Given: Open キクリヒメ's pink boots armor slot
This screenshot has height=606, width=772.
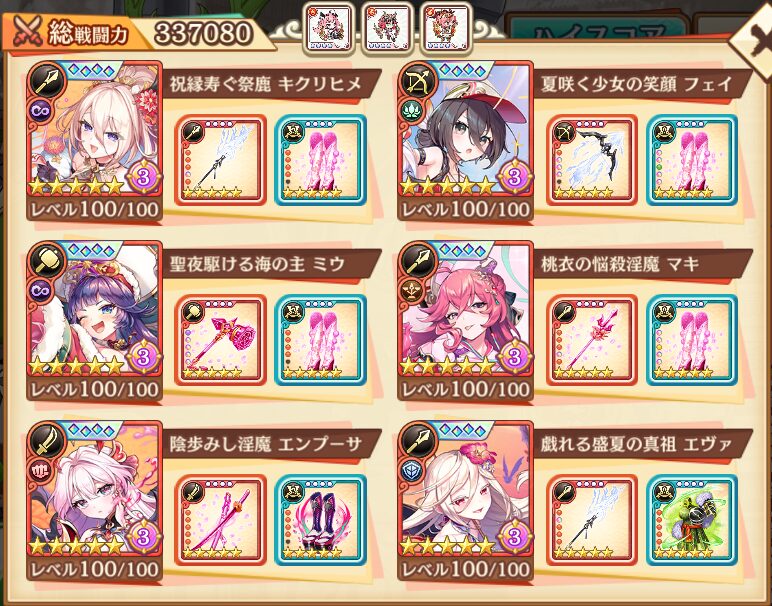Looking at the screenshot, I should 320,161.
